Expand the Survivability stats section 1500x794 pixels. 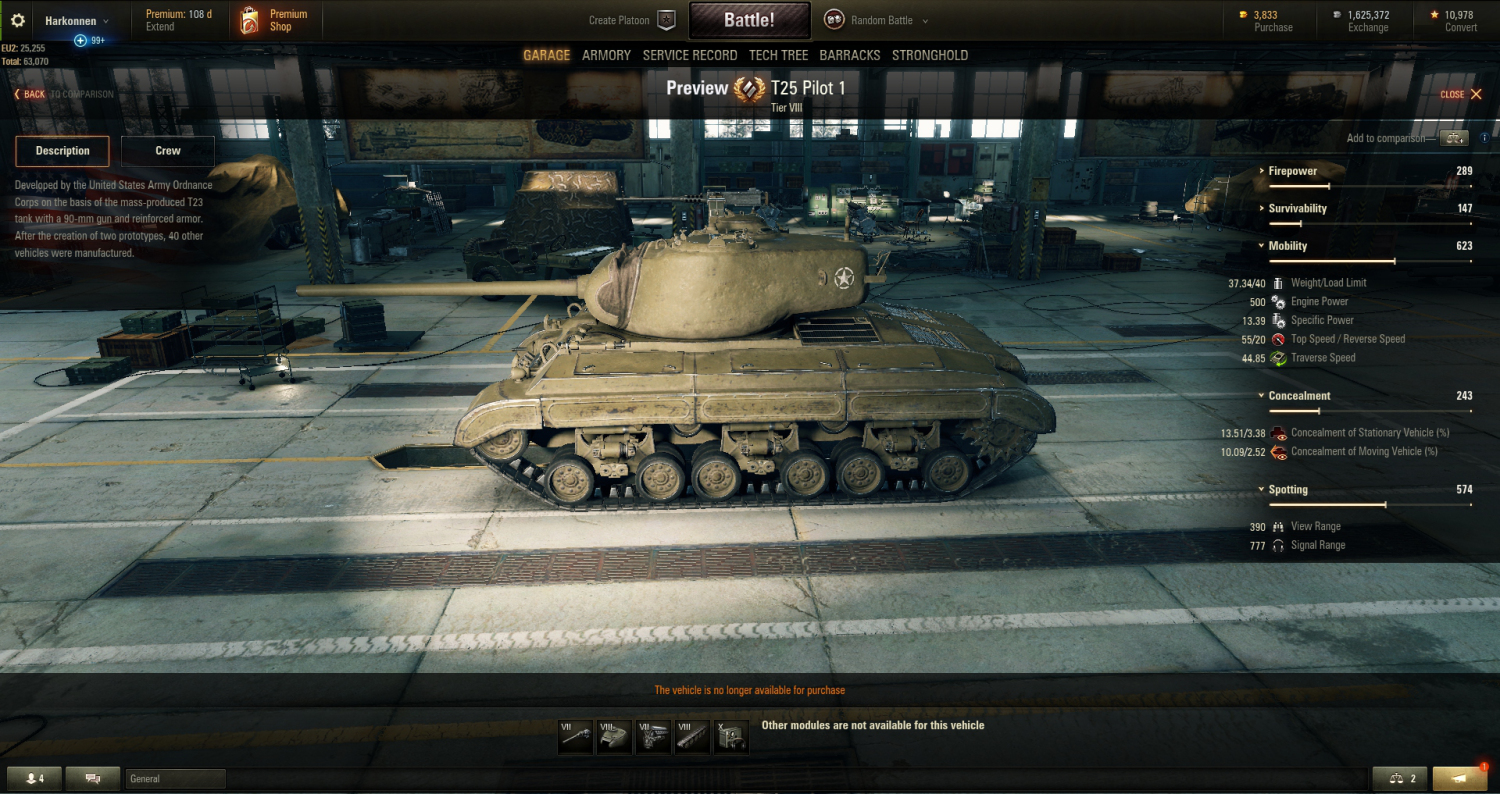click(1297, 209)
